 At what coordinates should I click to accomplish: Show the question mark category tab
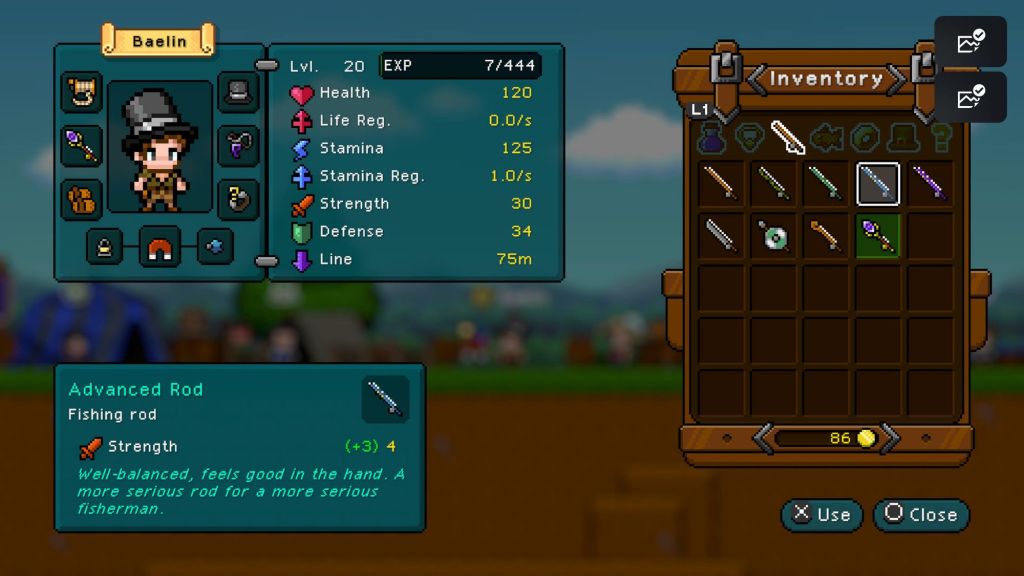(x=942, y=138)
